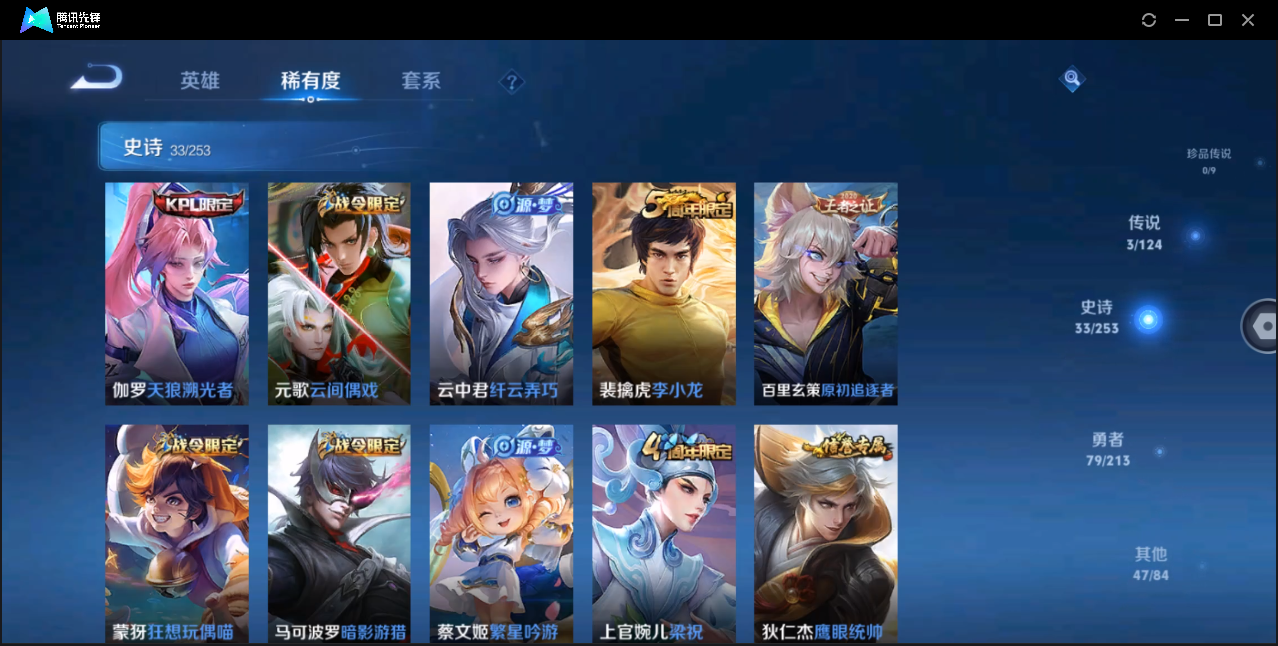This screenshot has height=646, width=1278.
Task: View the 裴擒虎 李小龙 skin card
Action: coord(663,293)
